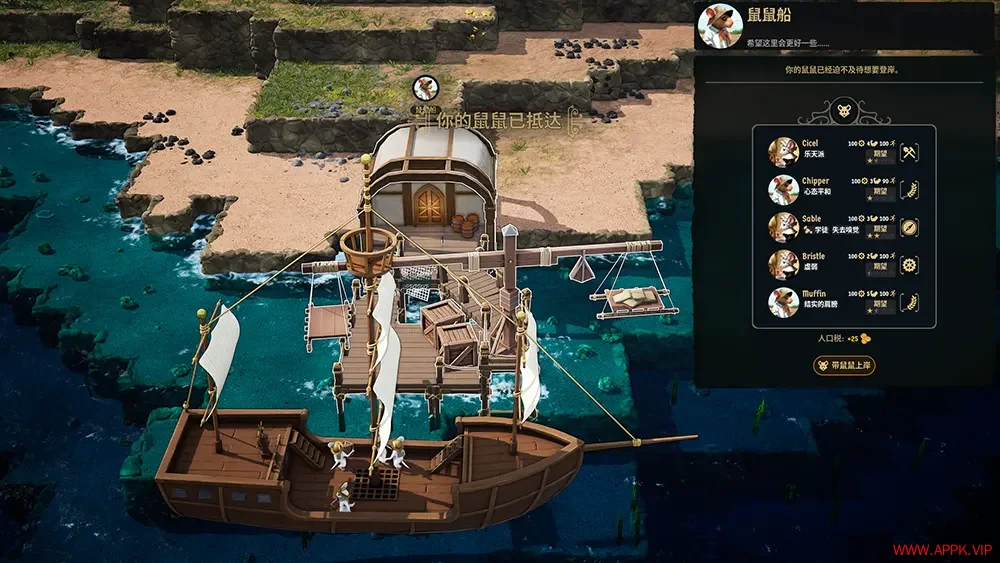
Task: Click the 带鼠鼠上岸 button
Action: 845,365
